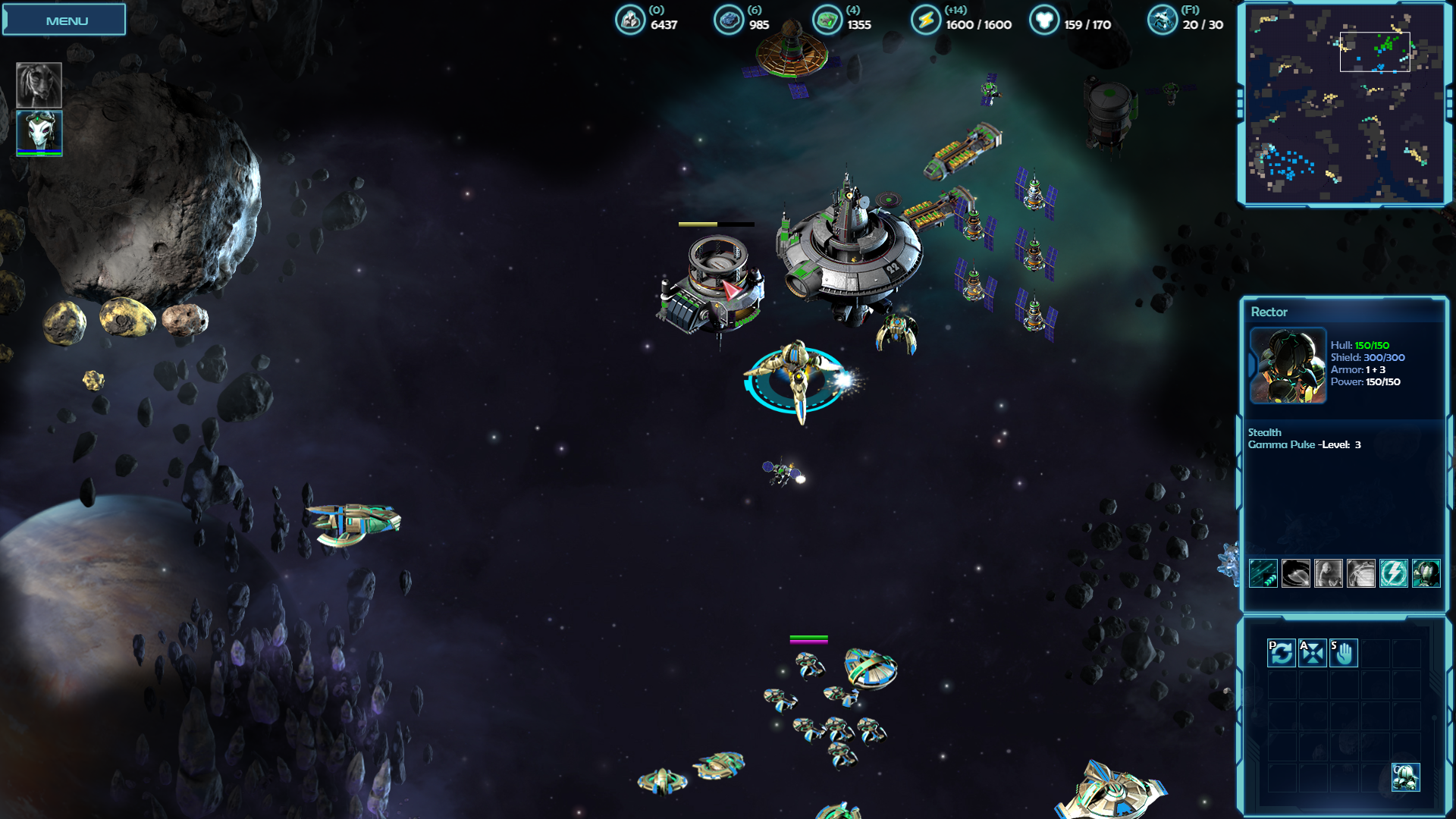
Task: Select the teal streaks upgrade icon
Action: click(1263, 573)
